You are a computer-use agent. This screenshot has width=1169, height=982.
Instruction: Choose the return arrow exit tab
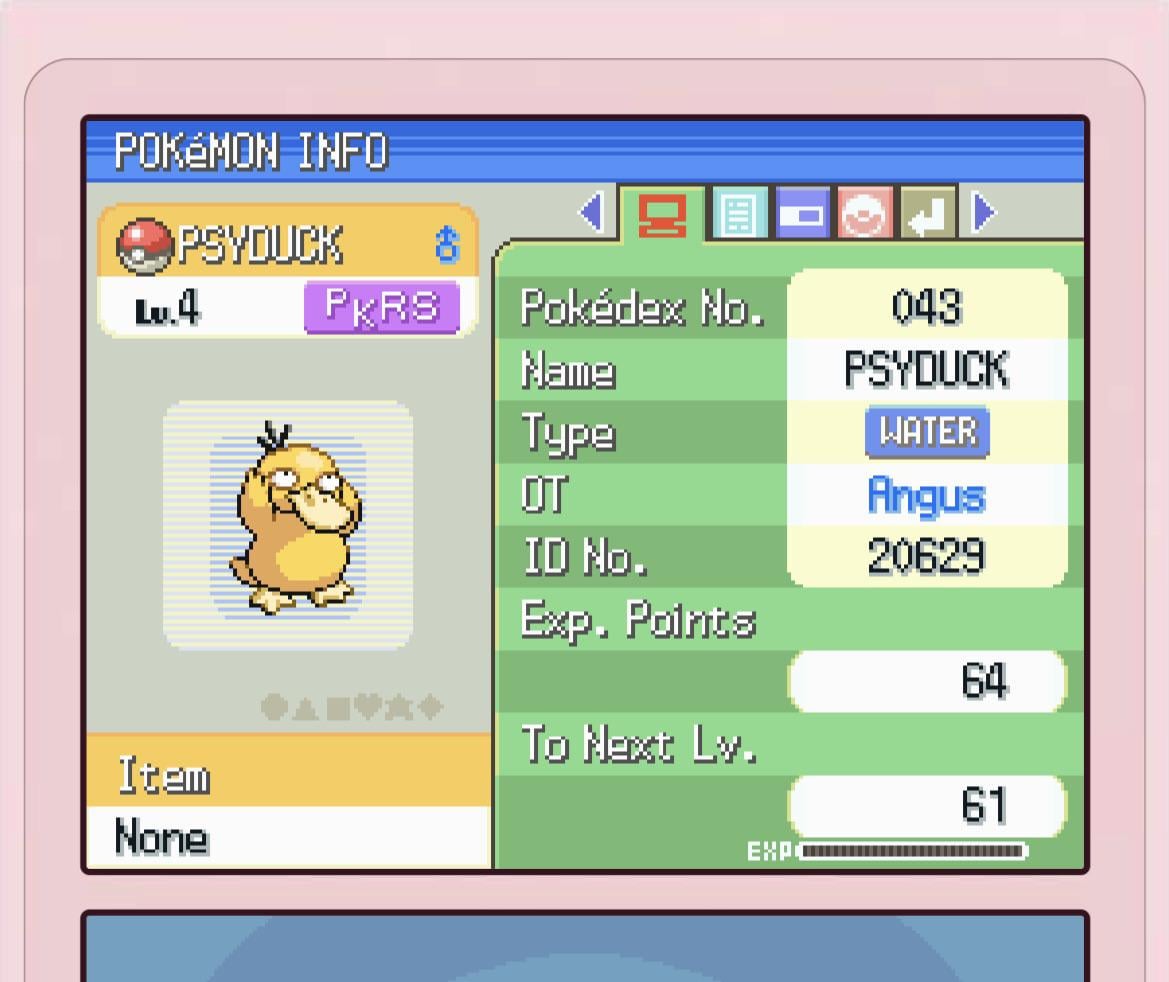pyautogui.click(x=928, y=214)
